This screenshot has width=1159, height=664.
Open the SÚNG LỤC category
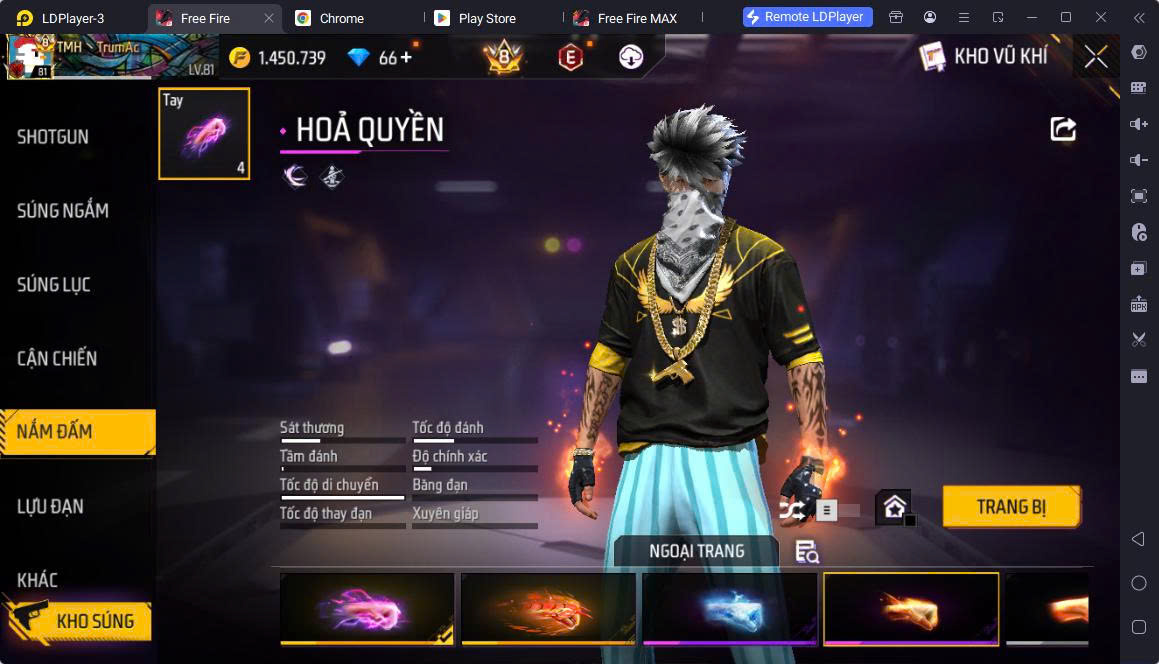(54, 285)
